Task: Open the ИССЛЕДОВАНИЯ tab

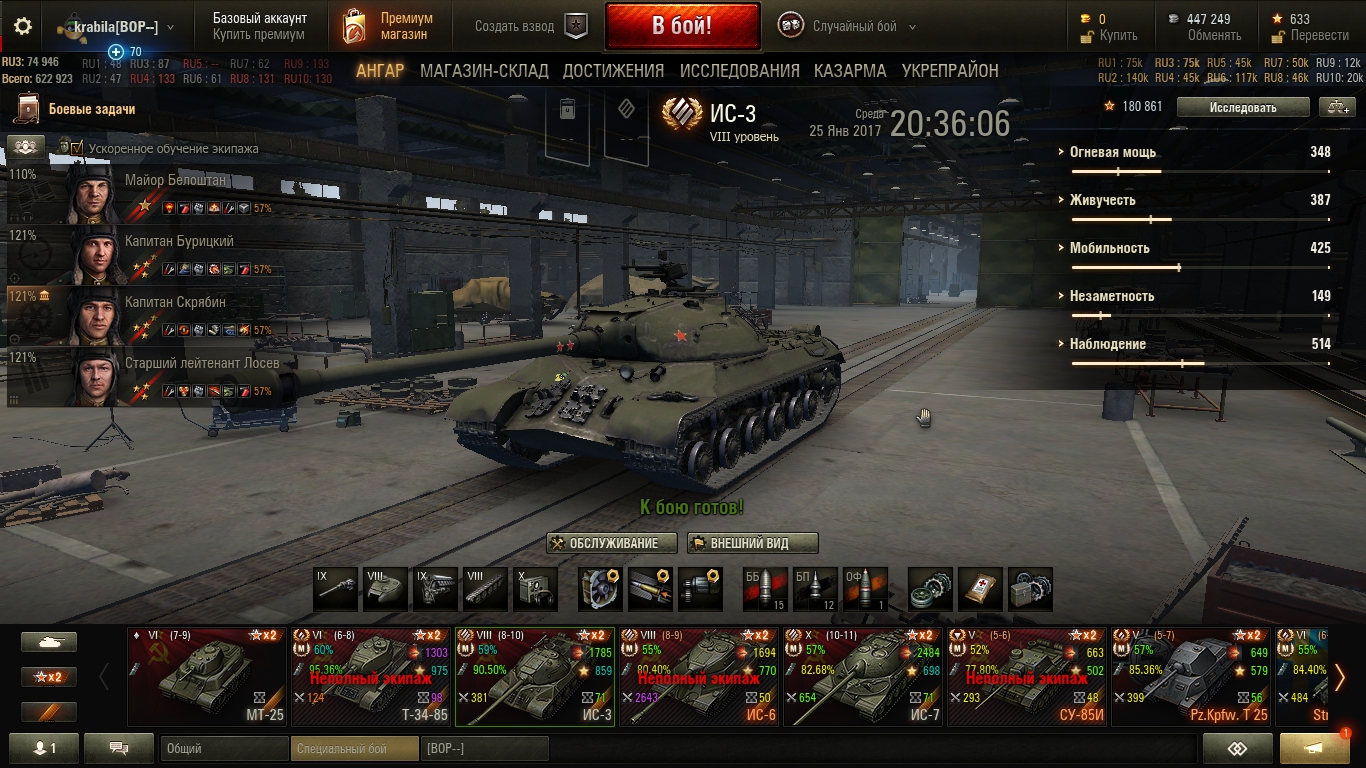Action: tap(739, 71)
